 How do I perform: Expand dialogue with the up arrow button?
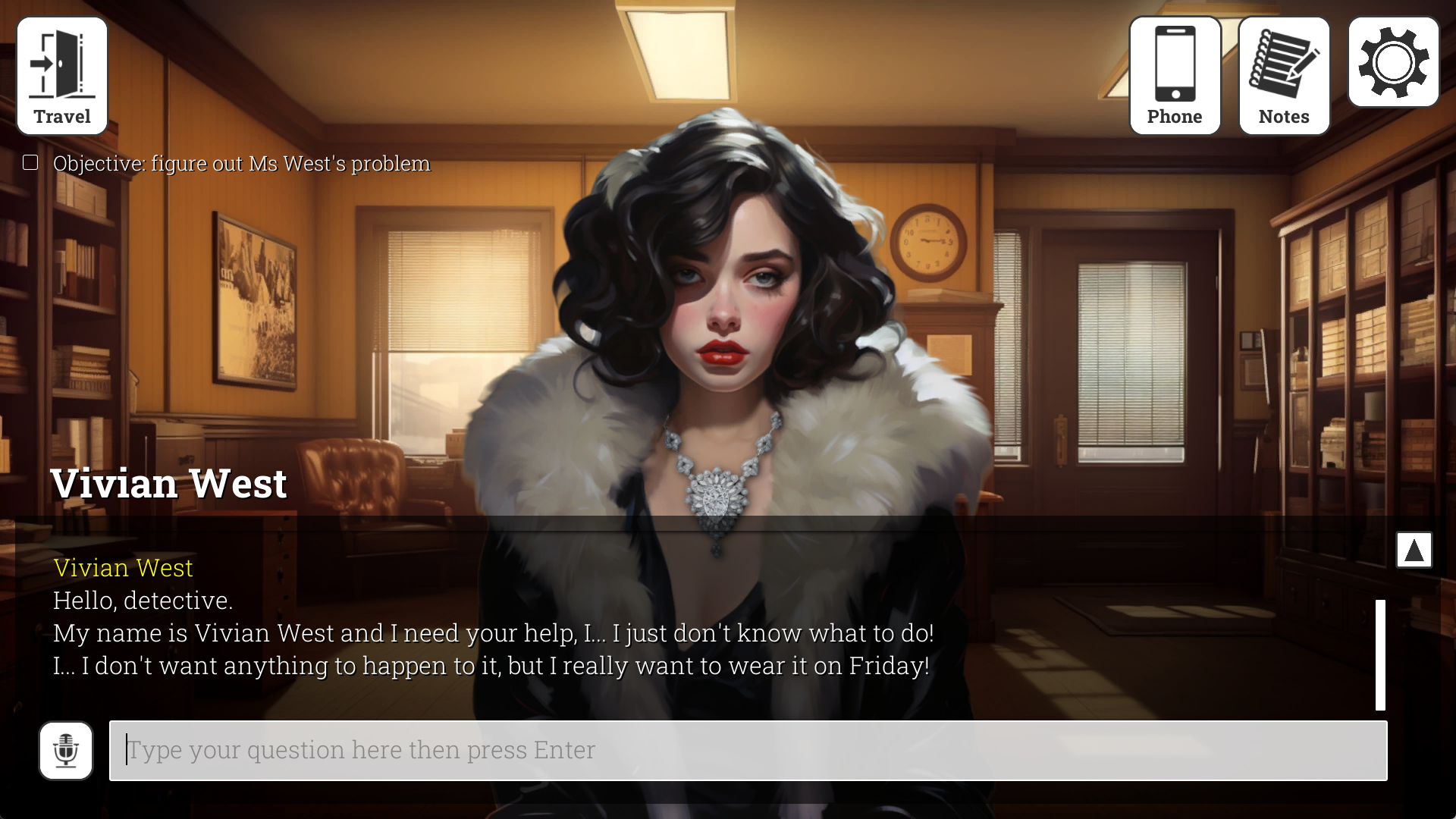pyautogui.click(x=1414, y=550)
